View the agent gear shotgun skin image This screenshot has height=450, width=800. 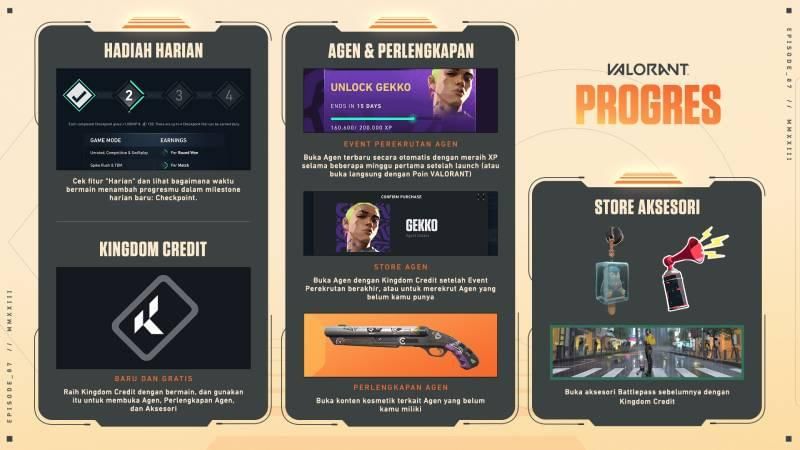pyautogui.click(x=400, y=344)
